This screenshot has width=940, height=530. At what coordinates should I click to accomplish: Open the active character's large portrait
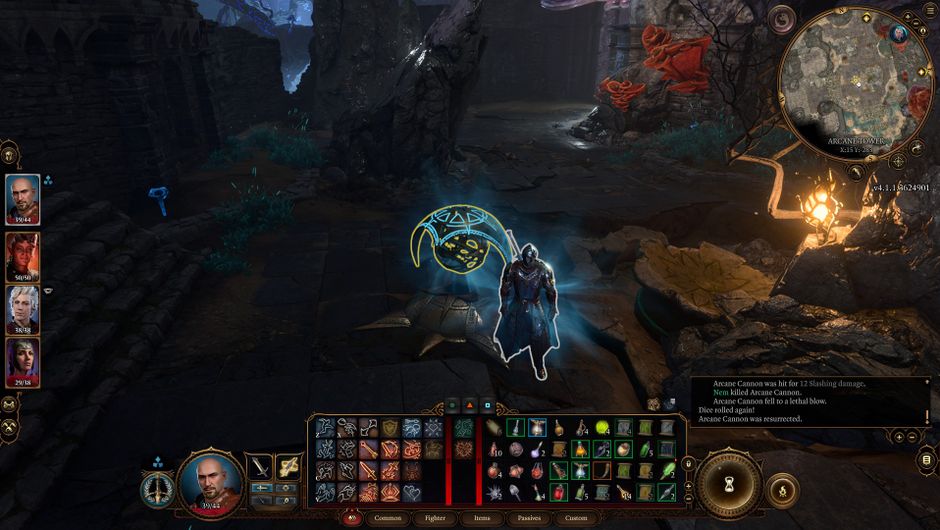211,482
